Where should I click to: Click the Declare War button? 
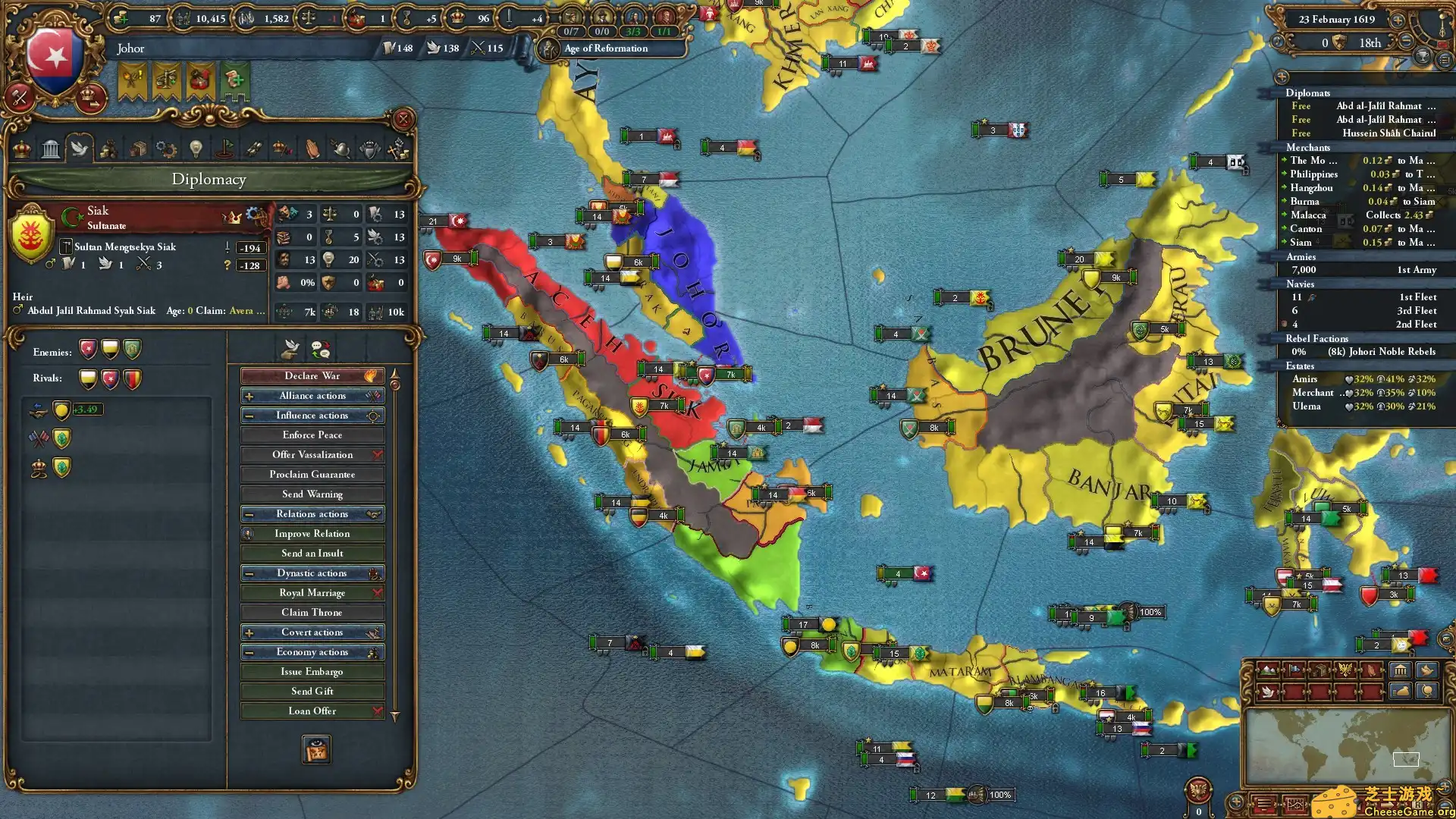(312, 375)
